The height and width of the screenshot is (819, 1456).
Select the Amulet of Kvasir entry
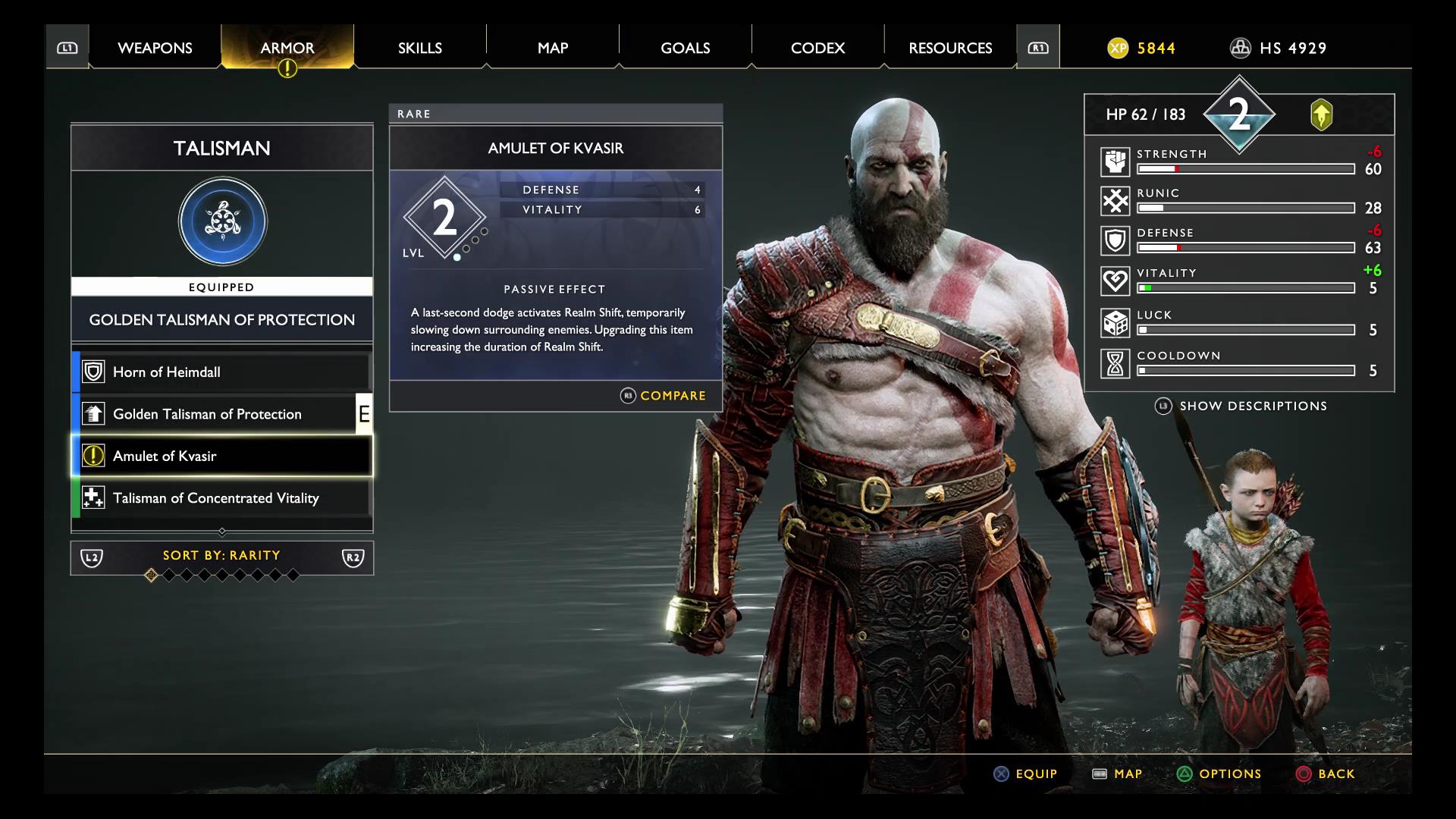pyautogui.click(x=221, y=456)
